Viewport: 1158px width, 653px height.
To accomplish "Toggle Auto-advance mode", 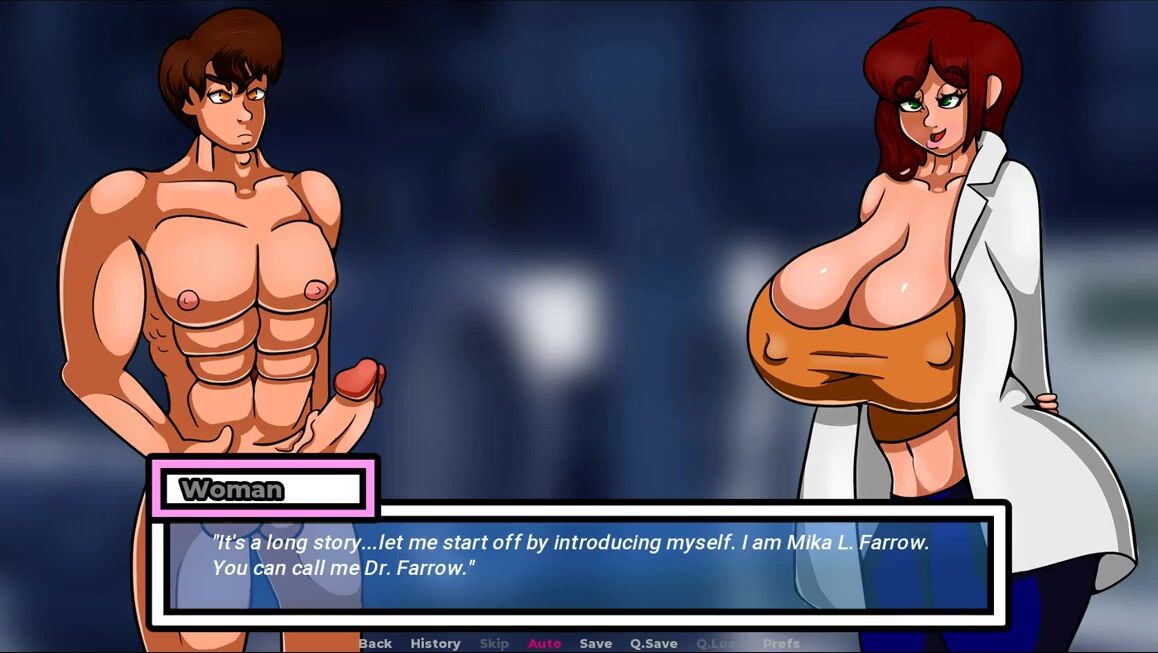I will pyautogui.click(x=544, y=643).
